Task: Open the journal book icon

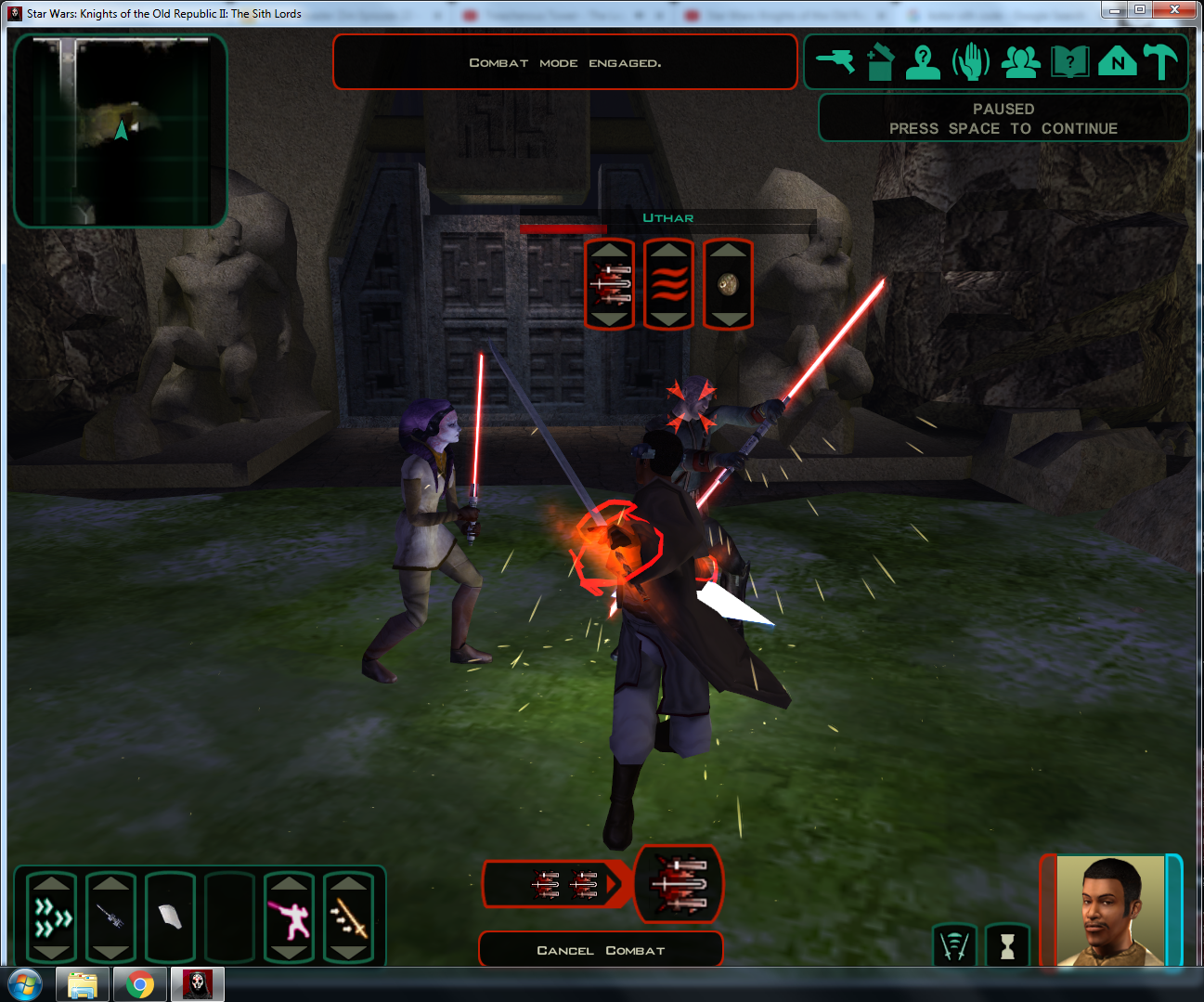Action: 1069,62
